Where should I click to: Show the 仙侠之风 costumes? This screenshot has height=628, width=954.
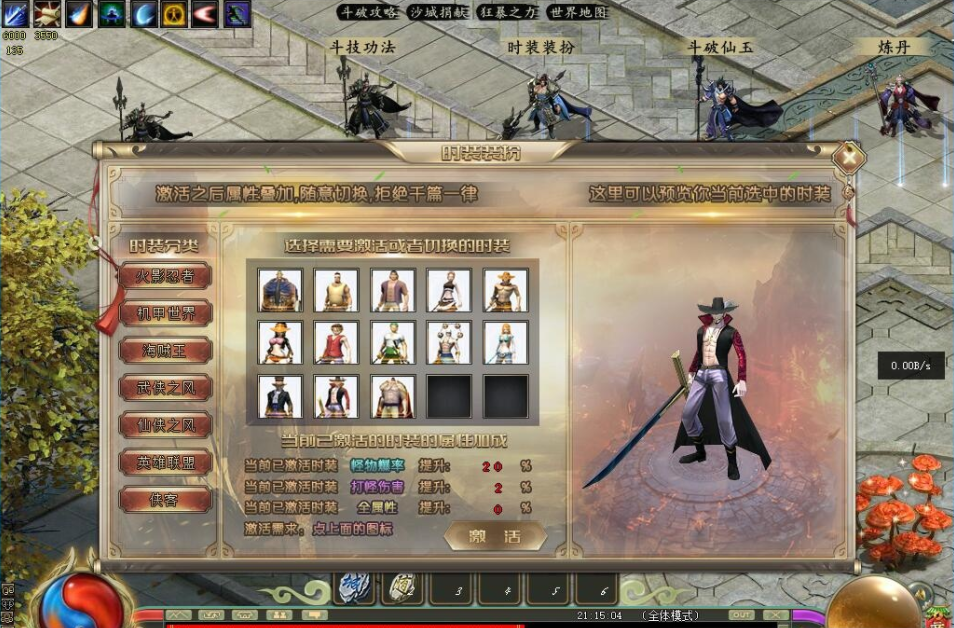[165, 425]
